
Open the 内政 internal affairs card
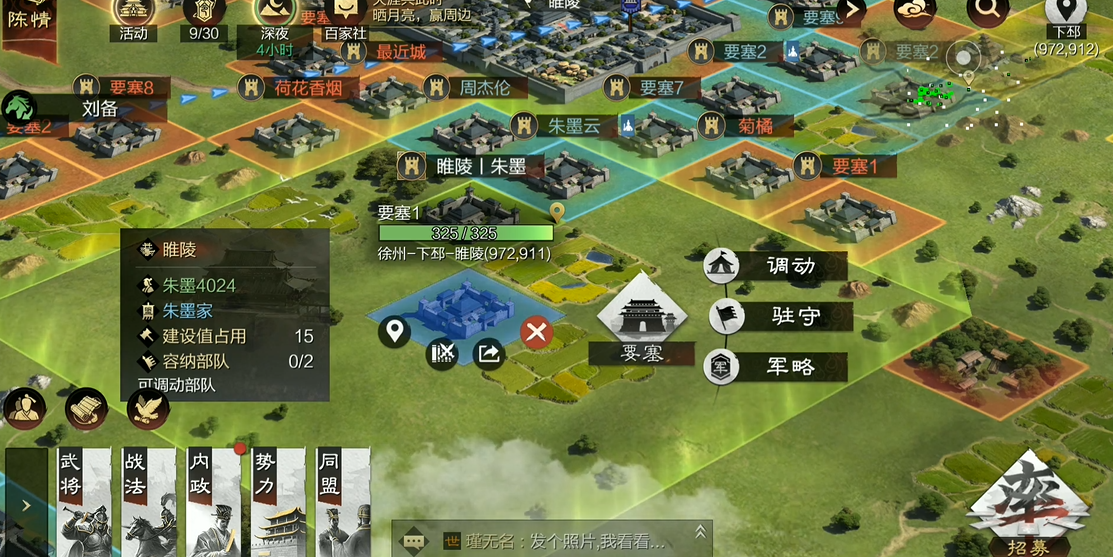click(214, 501)
